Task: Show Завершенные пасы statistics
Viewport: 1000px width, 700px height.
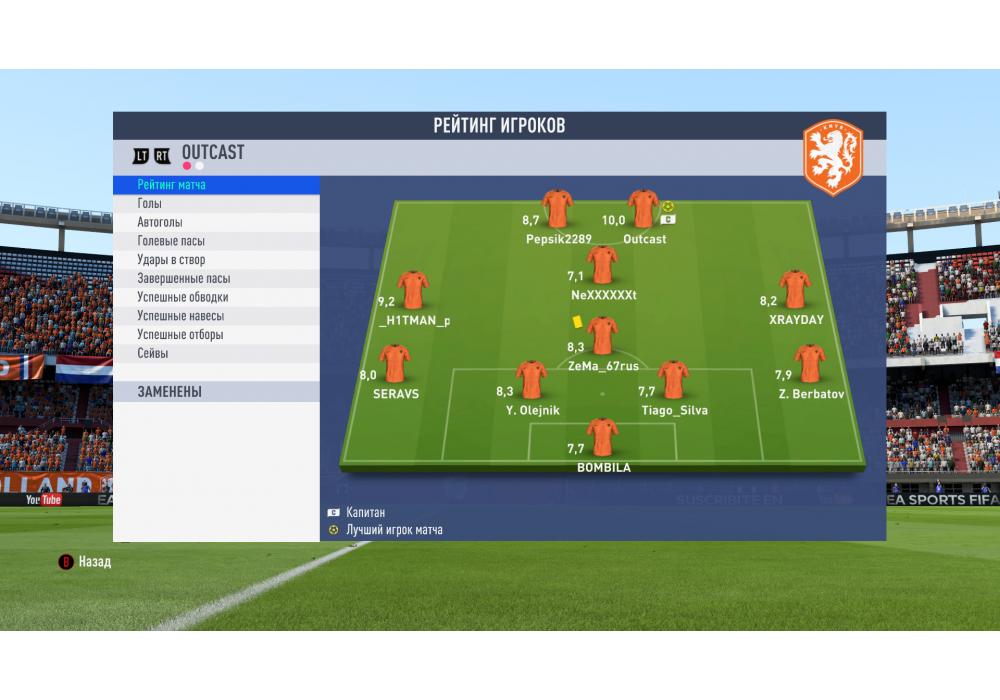Action: [216, 279]
